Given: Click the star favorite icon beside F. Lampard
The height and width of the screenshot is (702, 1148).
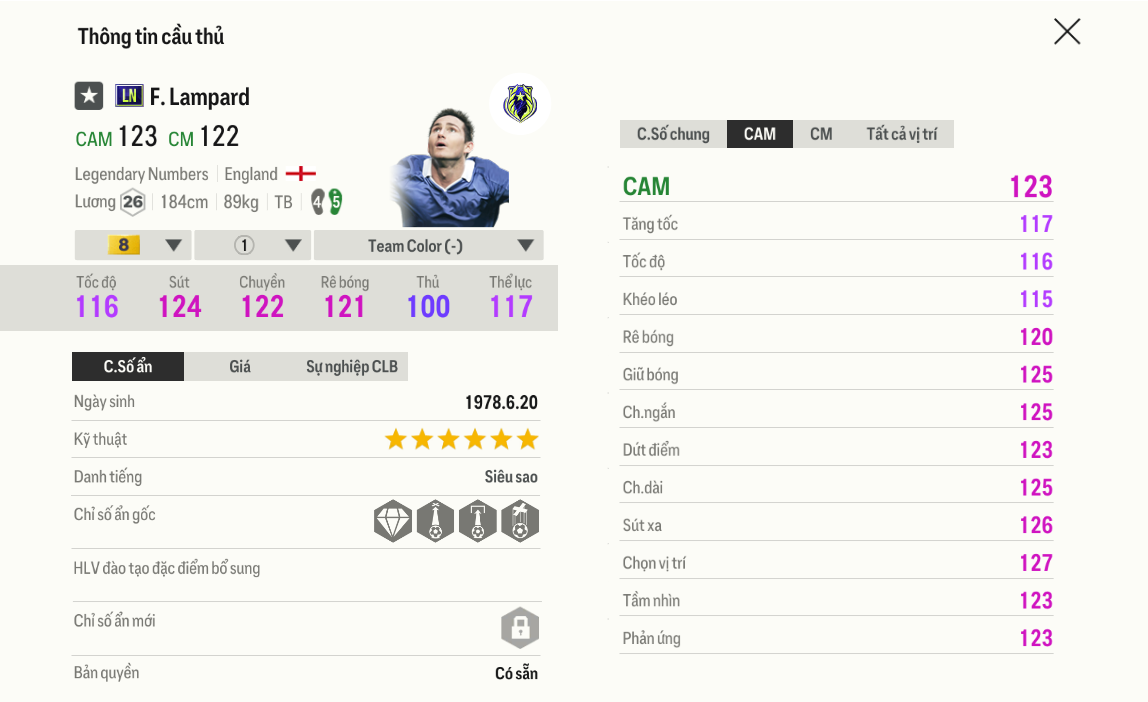Looking at the screenshot, I should [89, 96].
